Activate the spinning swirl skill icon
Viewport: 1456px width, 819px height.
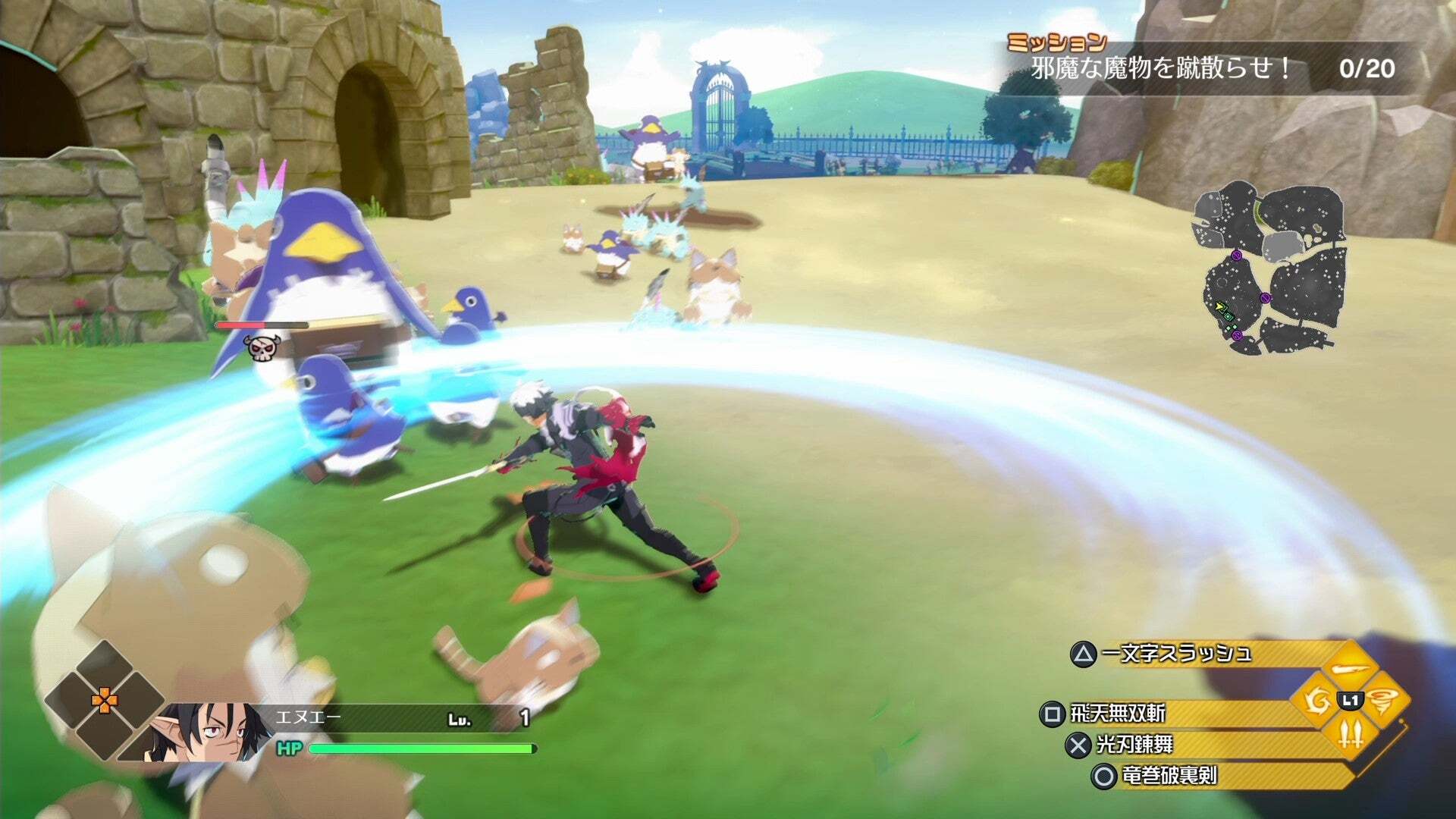point(1317,701)
